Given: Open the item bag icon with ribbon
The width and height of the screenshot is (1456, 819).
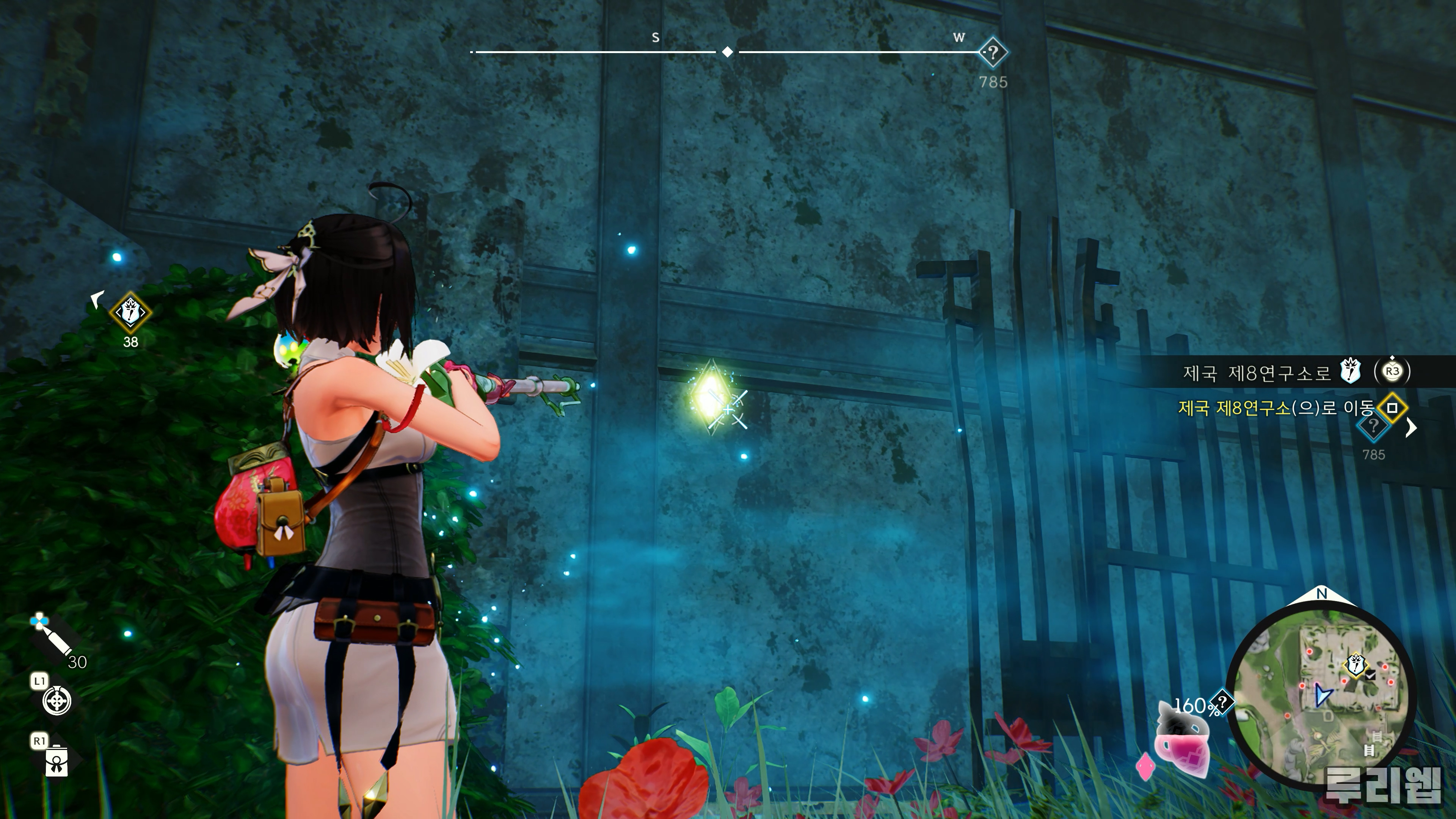Looking at the screenshot, I should click(56, 760).
